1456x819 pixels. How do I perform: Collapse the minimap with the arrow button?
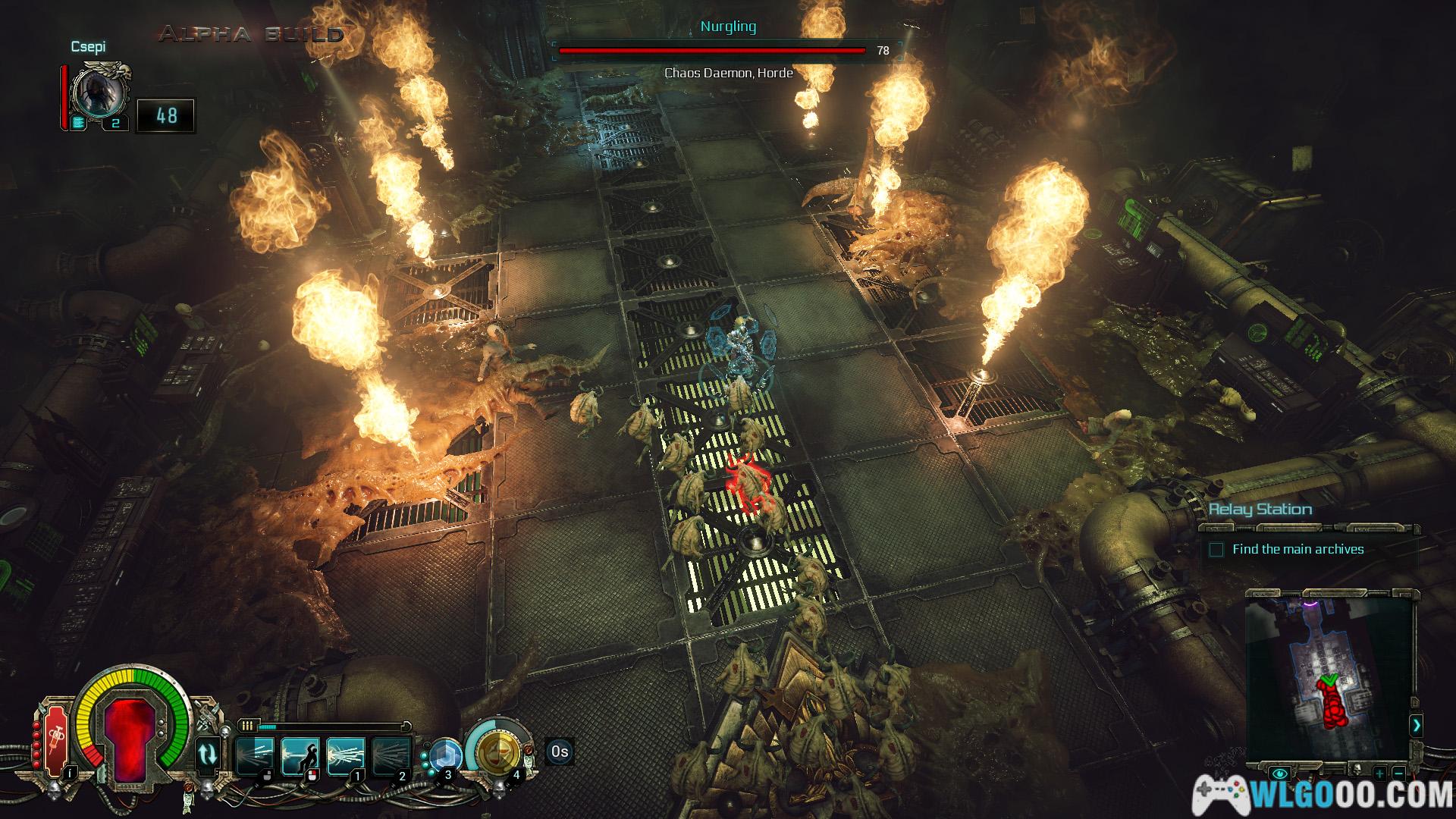(1416, 726)
